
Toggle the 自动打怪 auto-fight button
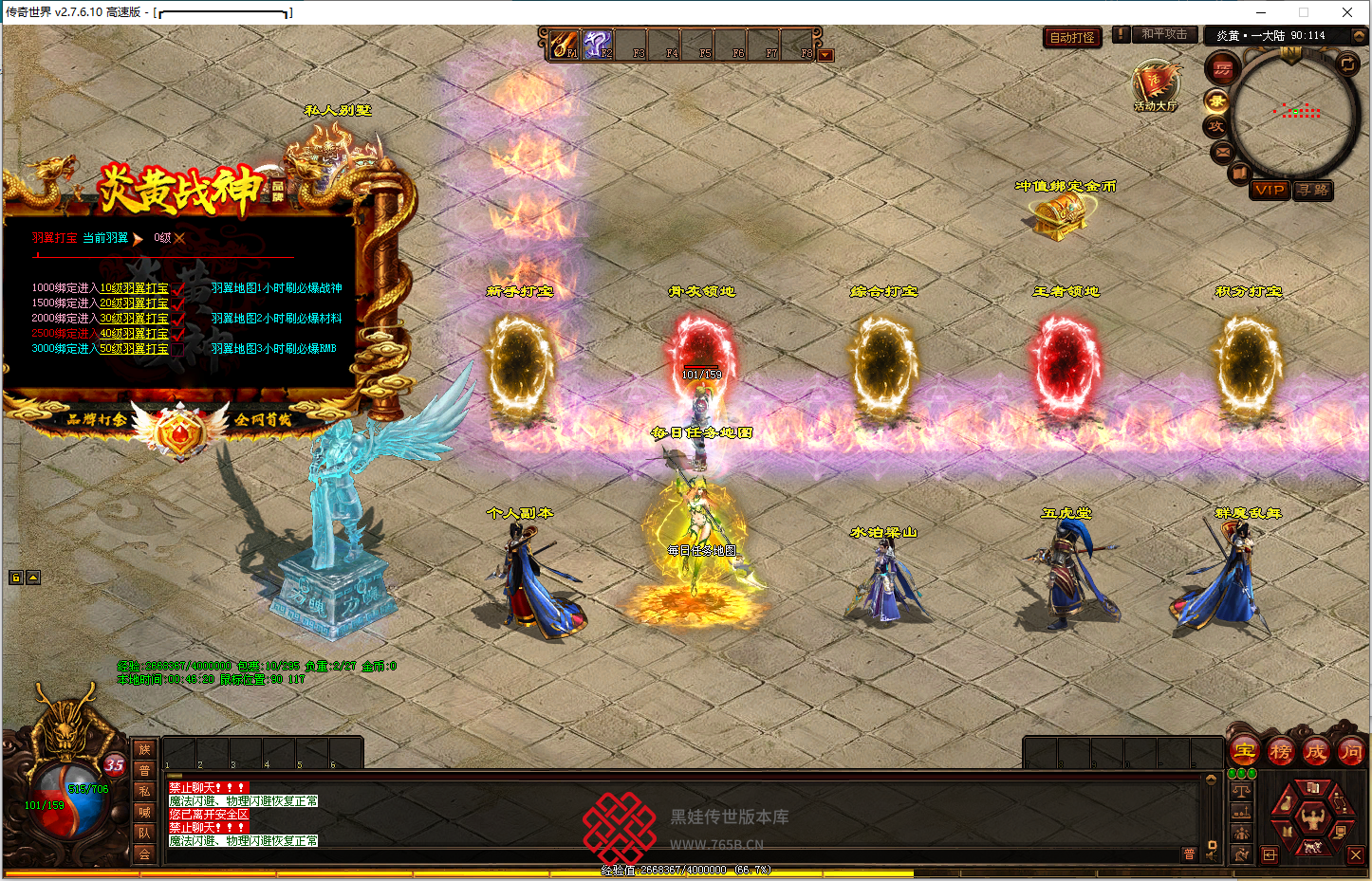1072,38
